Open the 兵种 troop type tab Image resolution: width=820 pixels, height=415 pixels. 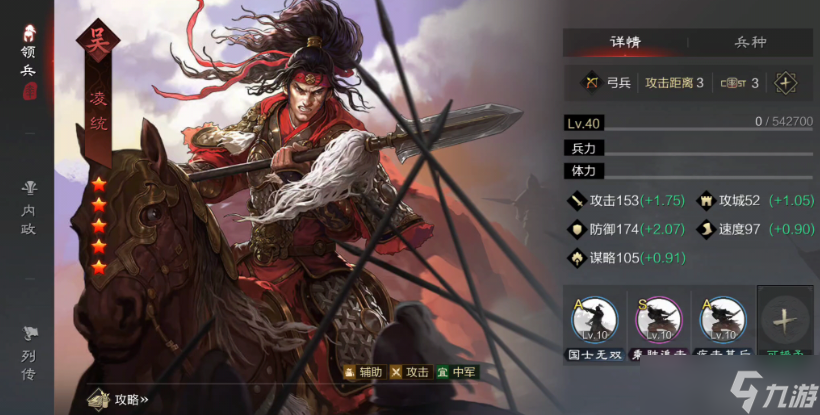(x=749, y=43)
